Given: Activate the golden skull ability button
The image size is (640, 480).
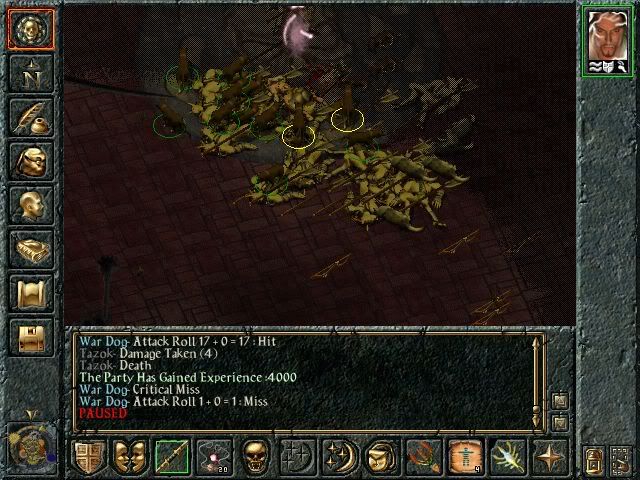Looking at the screenshot, I should 255,456.
